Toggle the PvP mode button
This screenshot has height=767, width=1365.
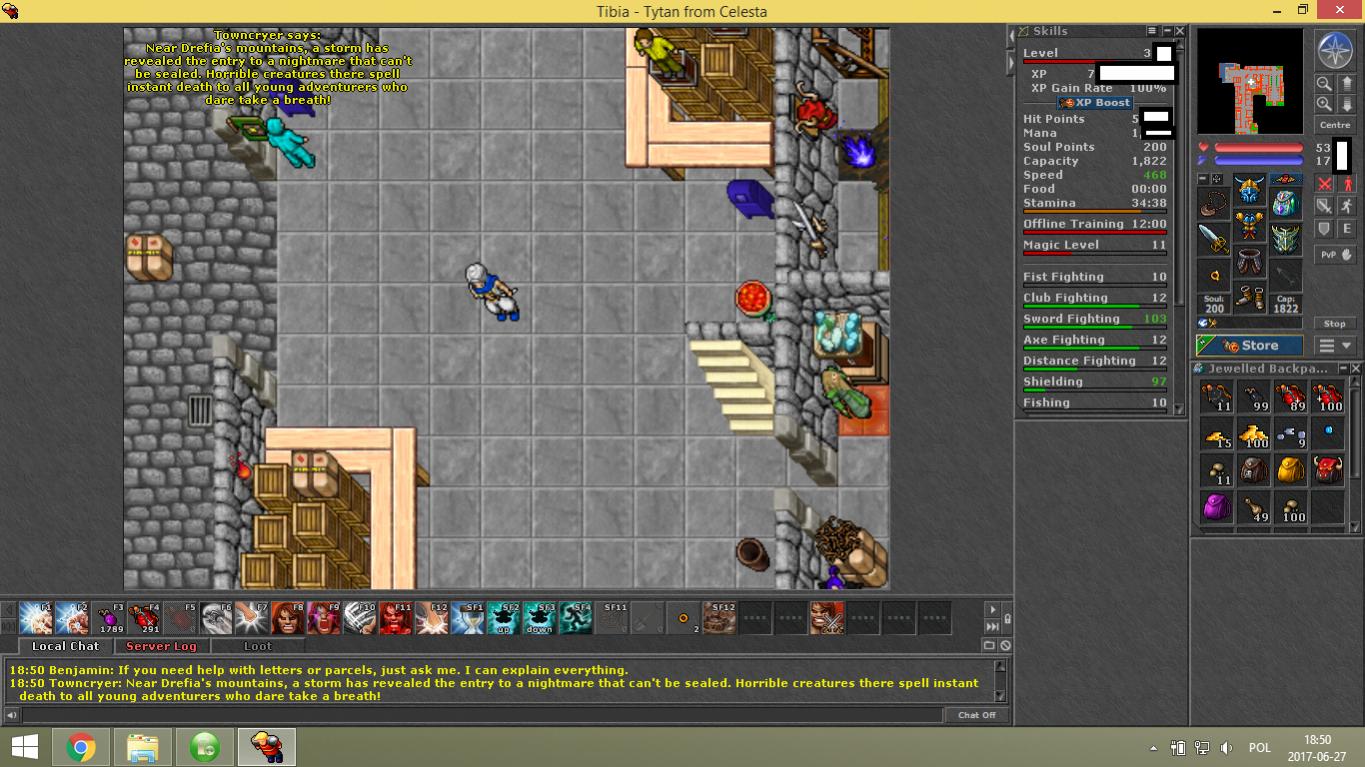1335,255
